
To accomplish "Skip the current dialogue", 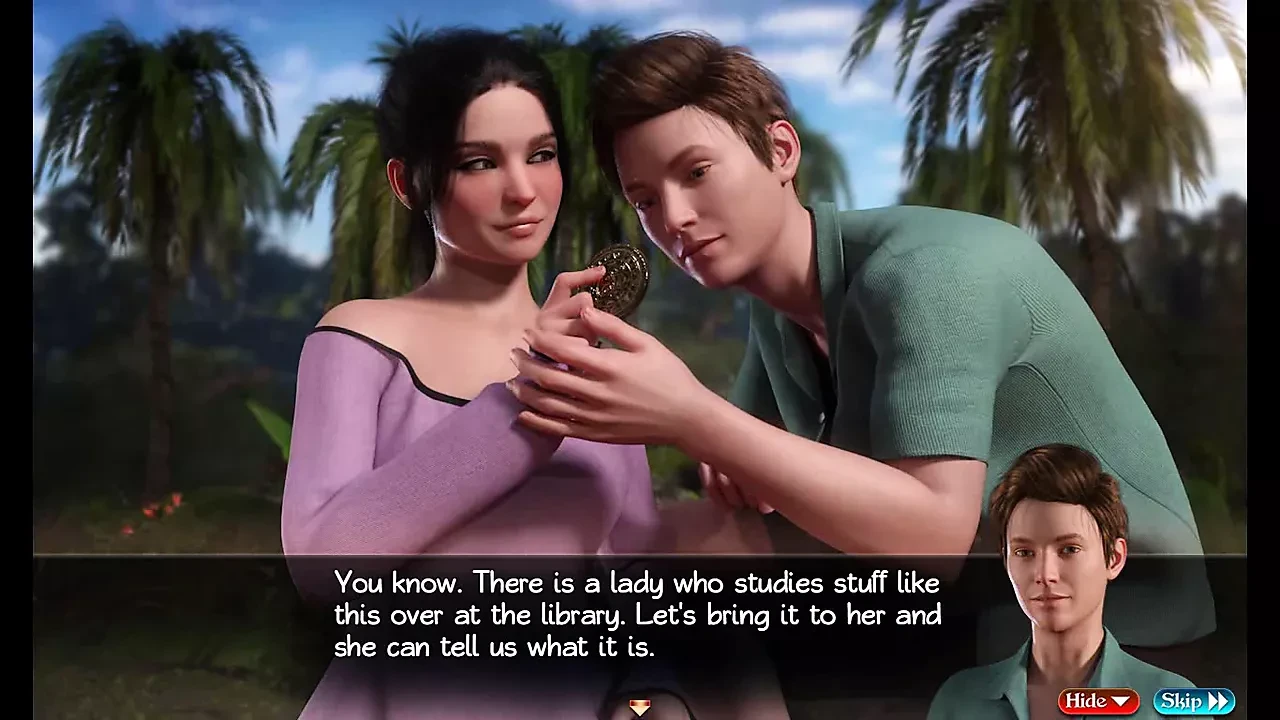I will [1193, 701].
